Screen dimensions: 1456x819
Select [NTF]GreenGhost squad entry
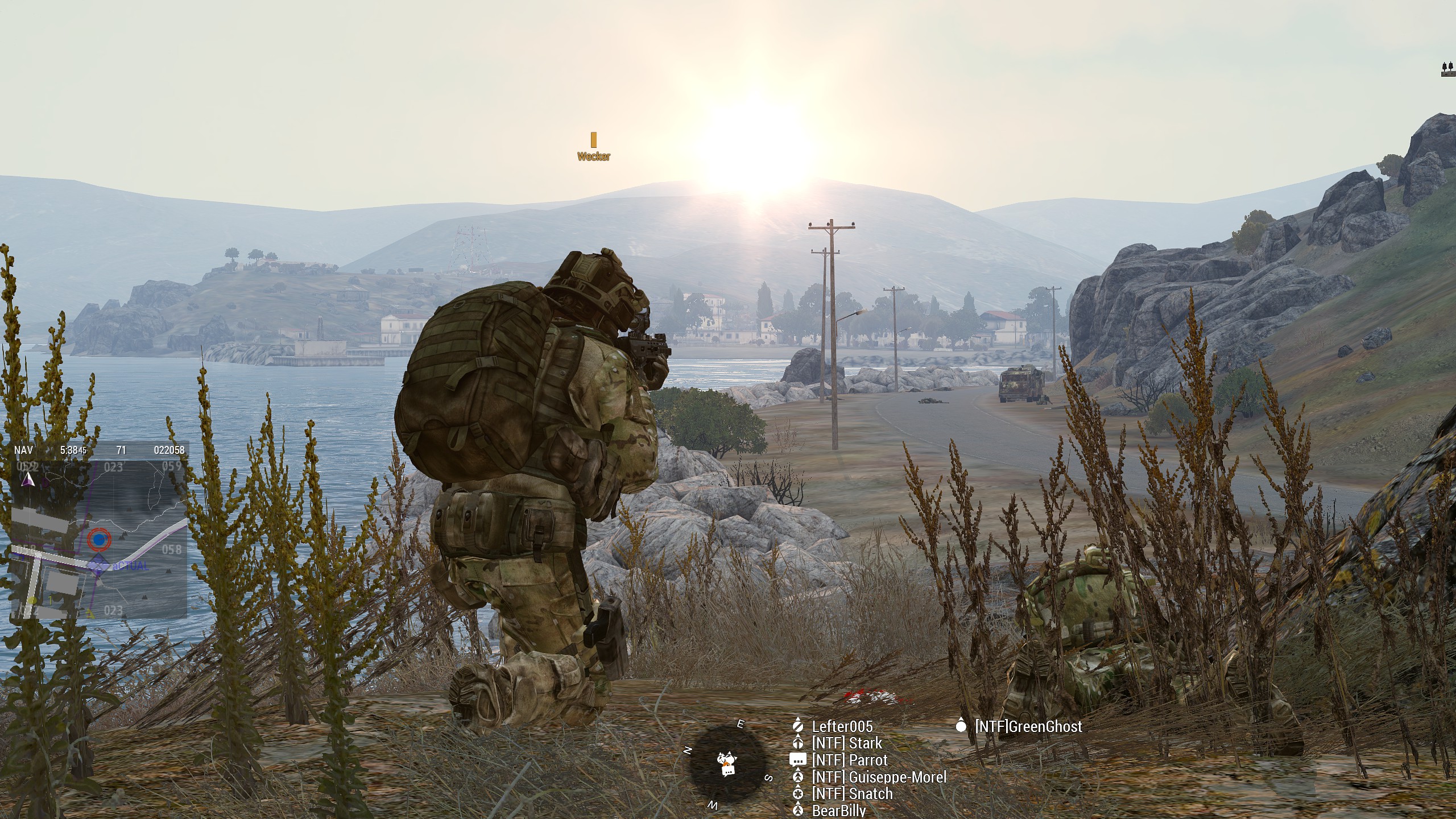pos(1028,726)
